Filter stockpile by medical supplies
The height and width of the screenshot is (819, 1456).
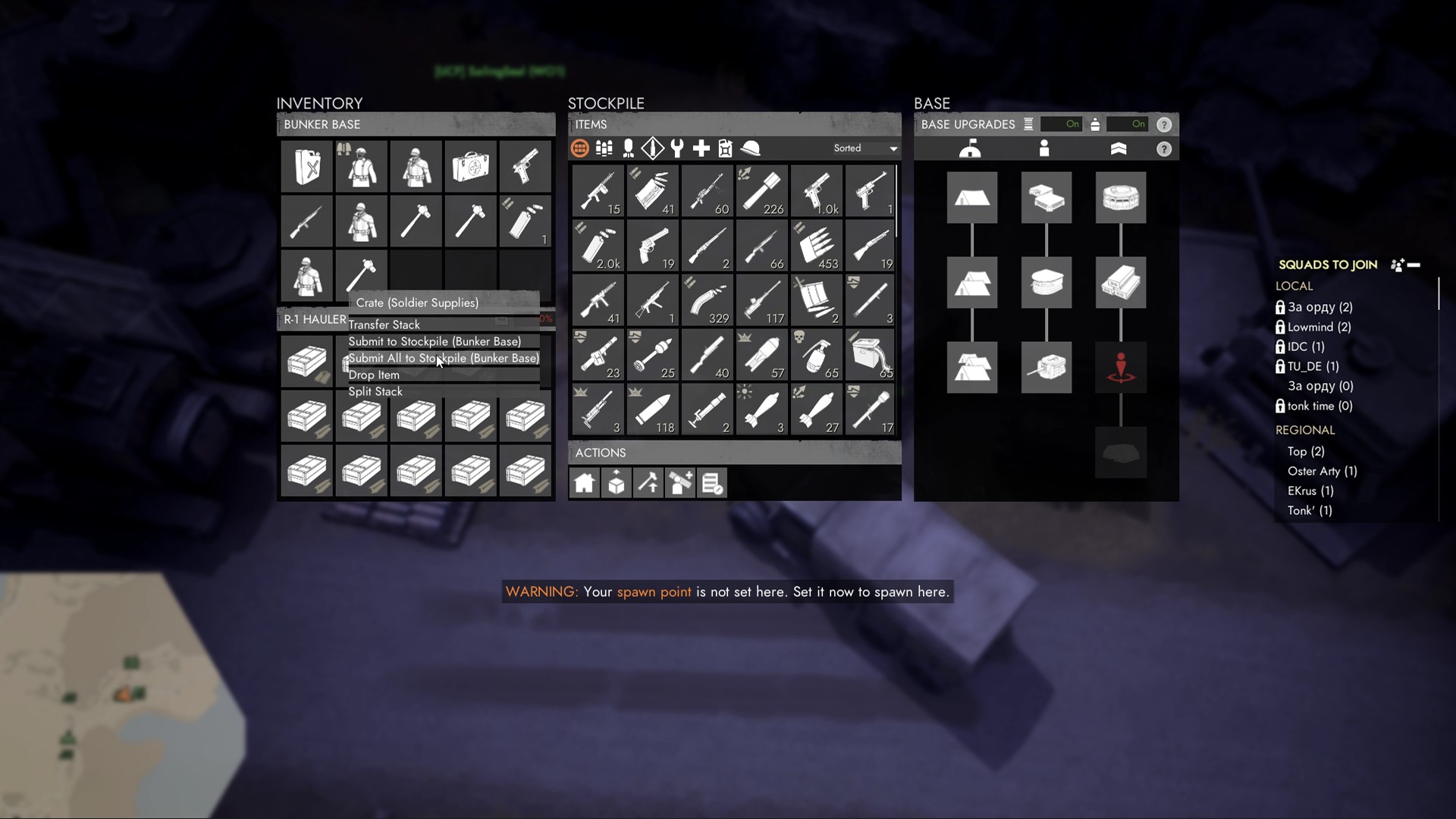click(701, 149)
